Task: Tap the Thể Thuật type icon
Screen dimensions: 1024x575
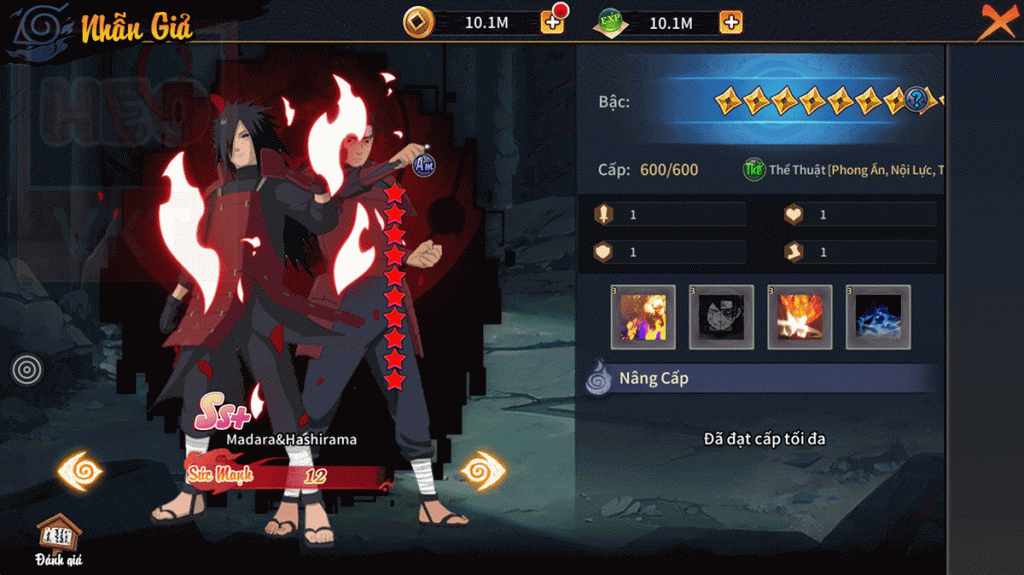Action: pos(754,170)
